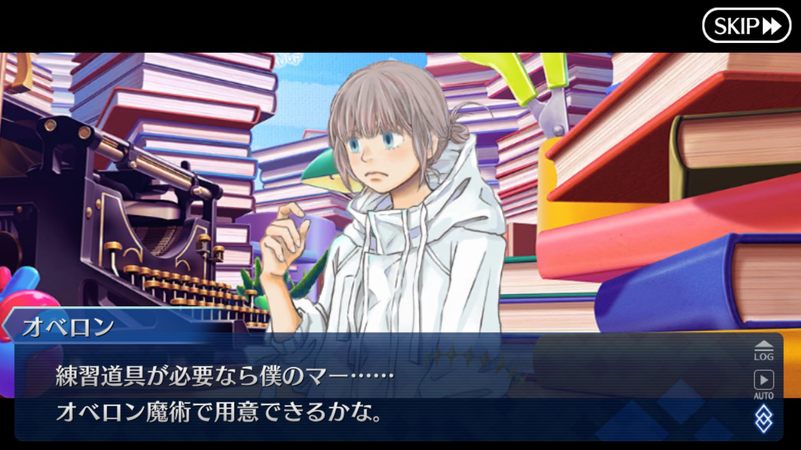Advance dialogue with the blue diamond indicator
This screenshot has height=450, width=801.
[764, 417]
